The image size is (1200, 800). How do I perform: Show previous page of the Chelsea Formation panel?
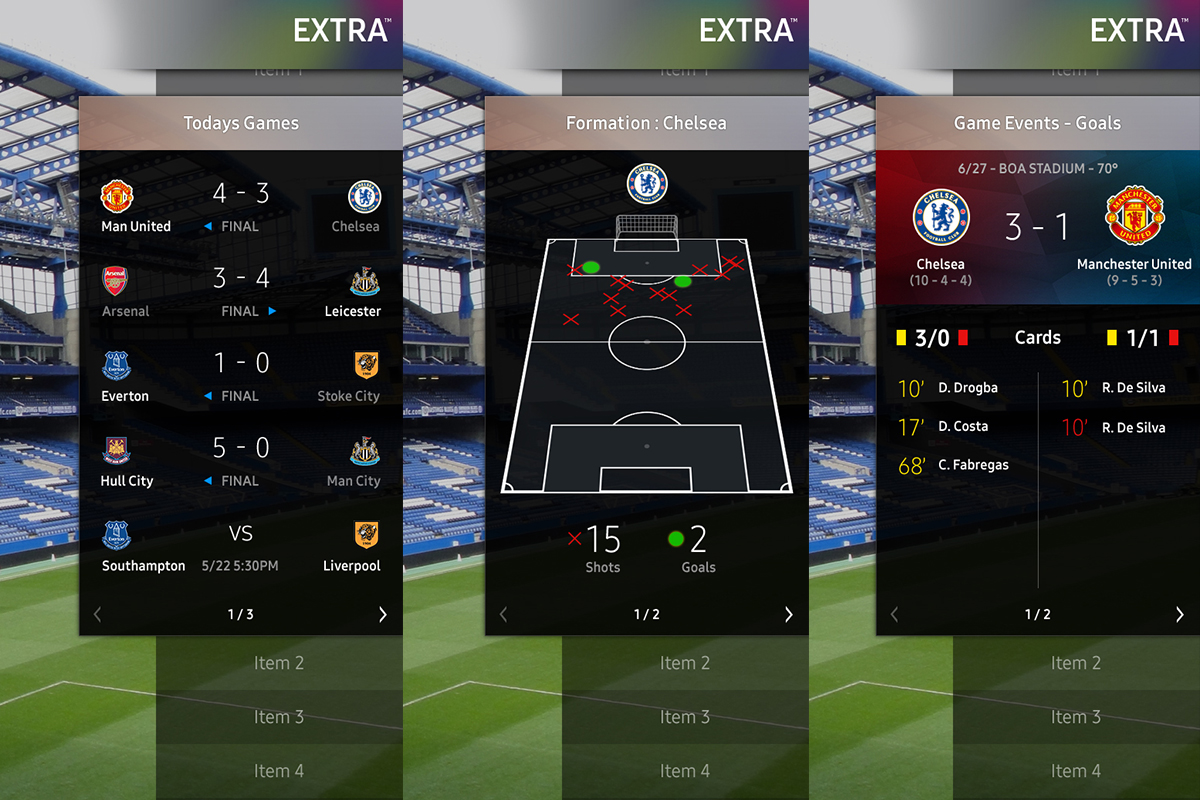[x=503, y=615]
